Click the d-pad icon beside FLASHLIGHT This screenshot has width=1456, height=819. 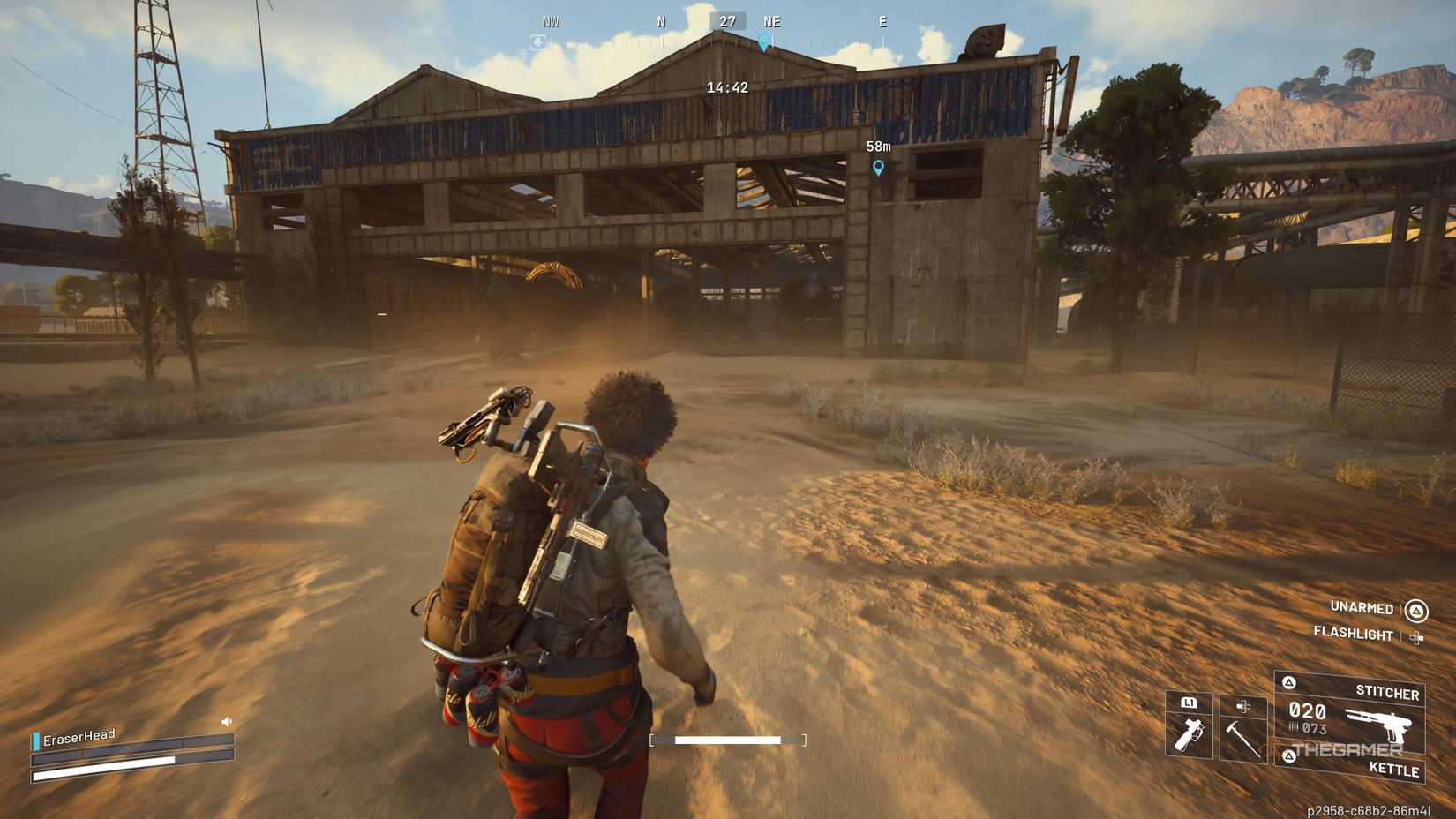click(x=1417, y=635)
